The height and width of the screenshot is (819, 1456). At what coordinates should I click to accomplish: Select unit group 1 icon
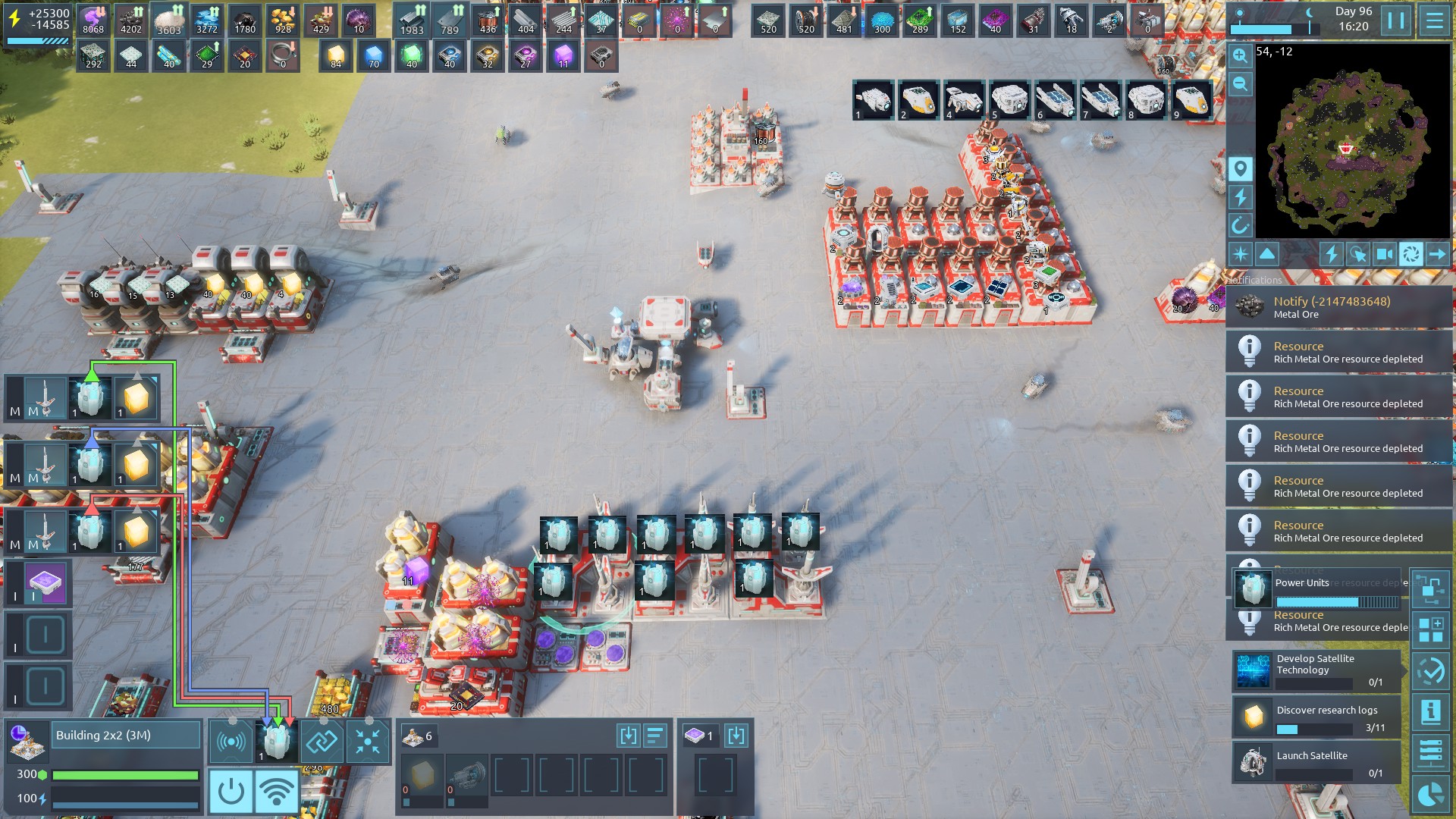(x=873, y=100)
